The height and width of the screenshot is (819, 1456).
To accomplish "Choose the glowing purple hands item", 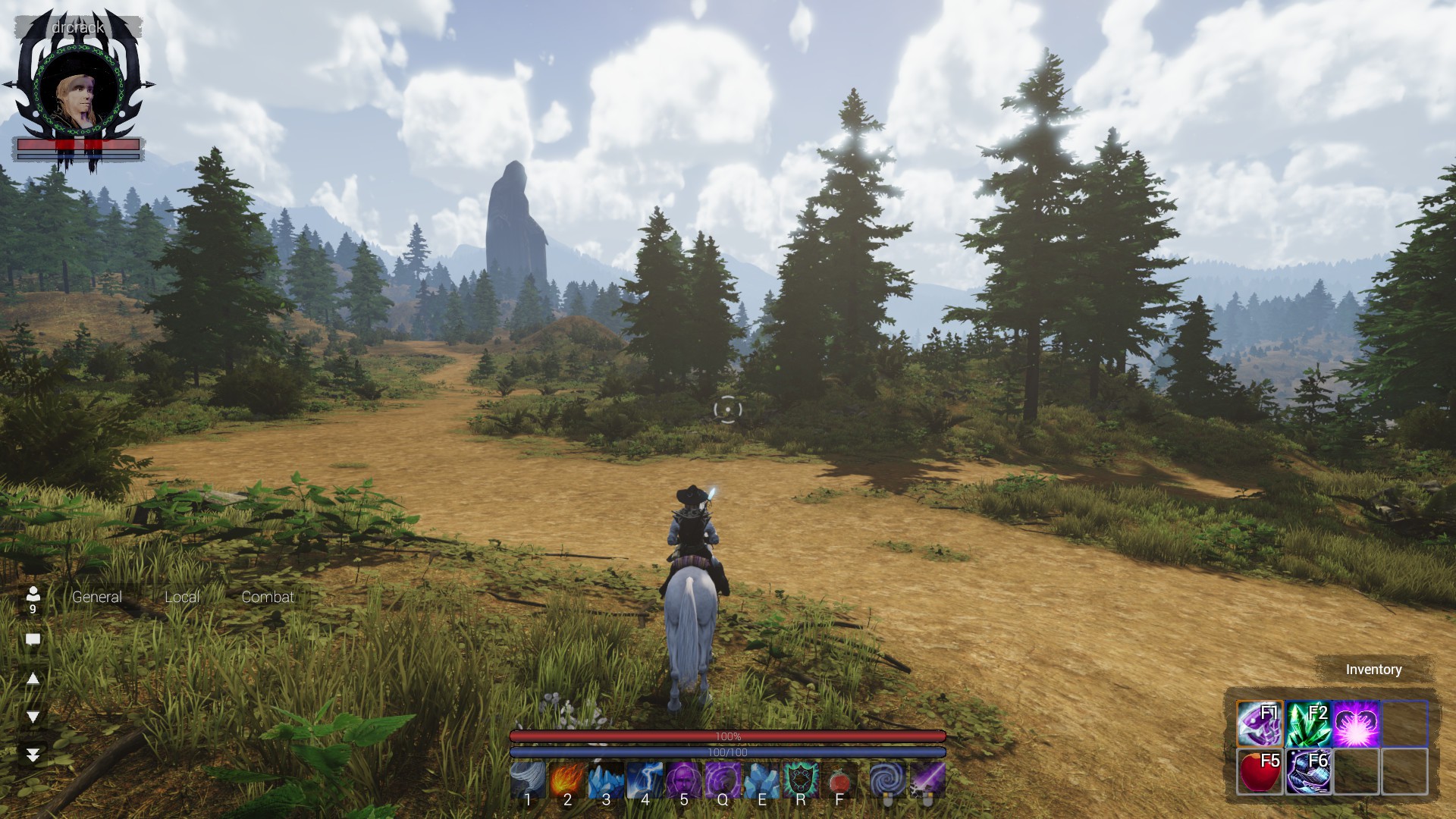I will tap(1357, 724).
